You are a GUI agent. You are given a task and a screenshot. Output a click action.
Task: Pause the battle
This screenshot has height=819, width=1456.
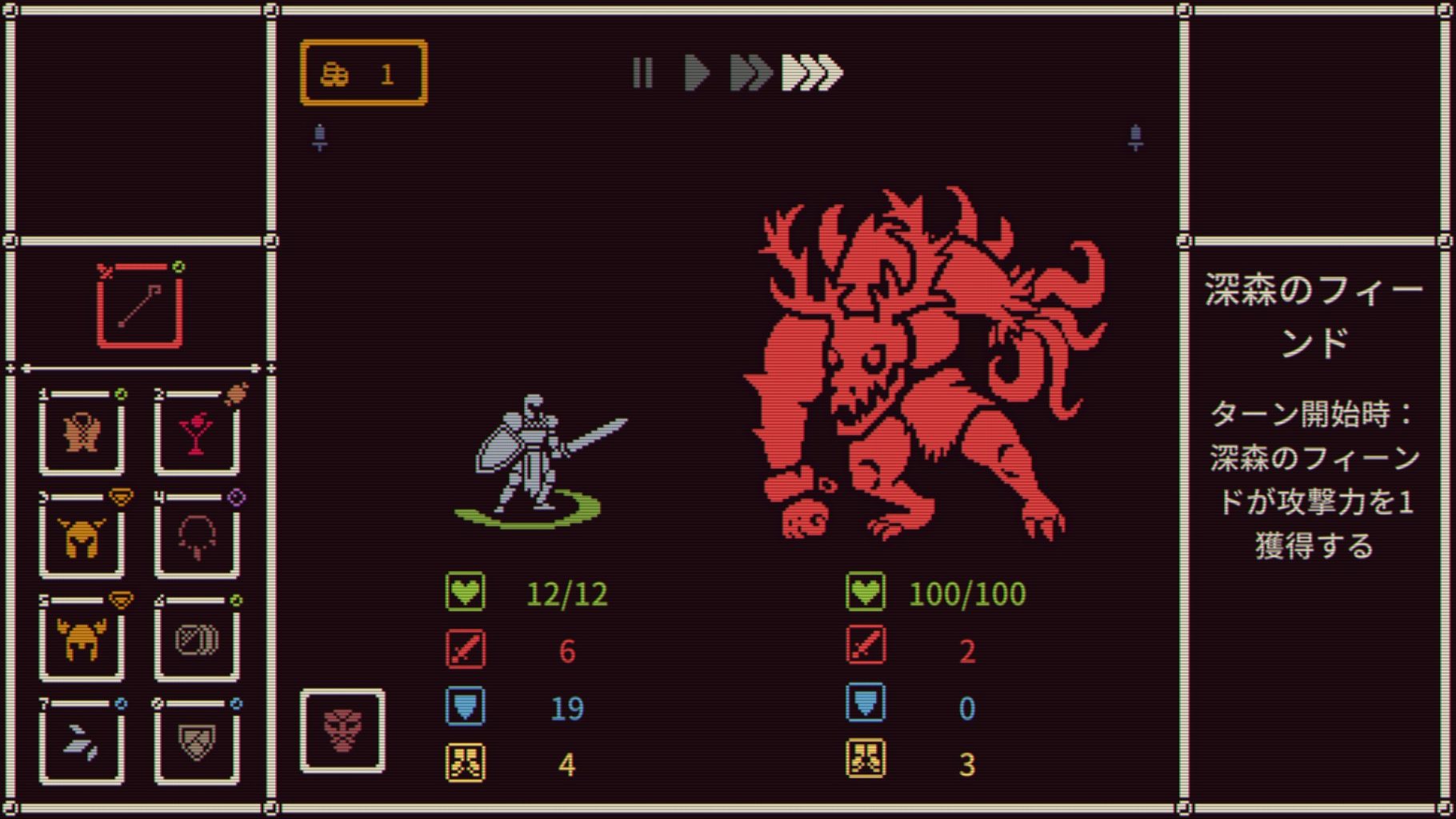point(642,73)
